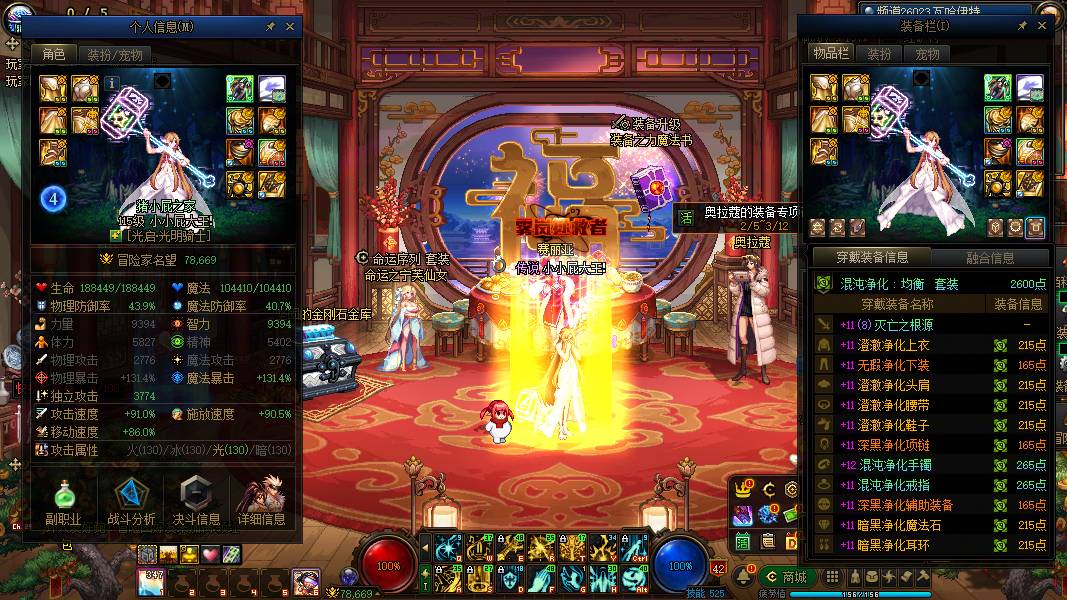
Task: Select the 灭亡之根源 equipment row
Action: 930,325
